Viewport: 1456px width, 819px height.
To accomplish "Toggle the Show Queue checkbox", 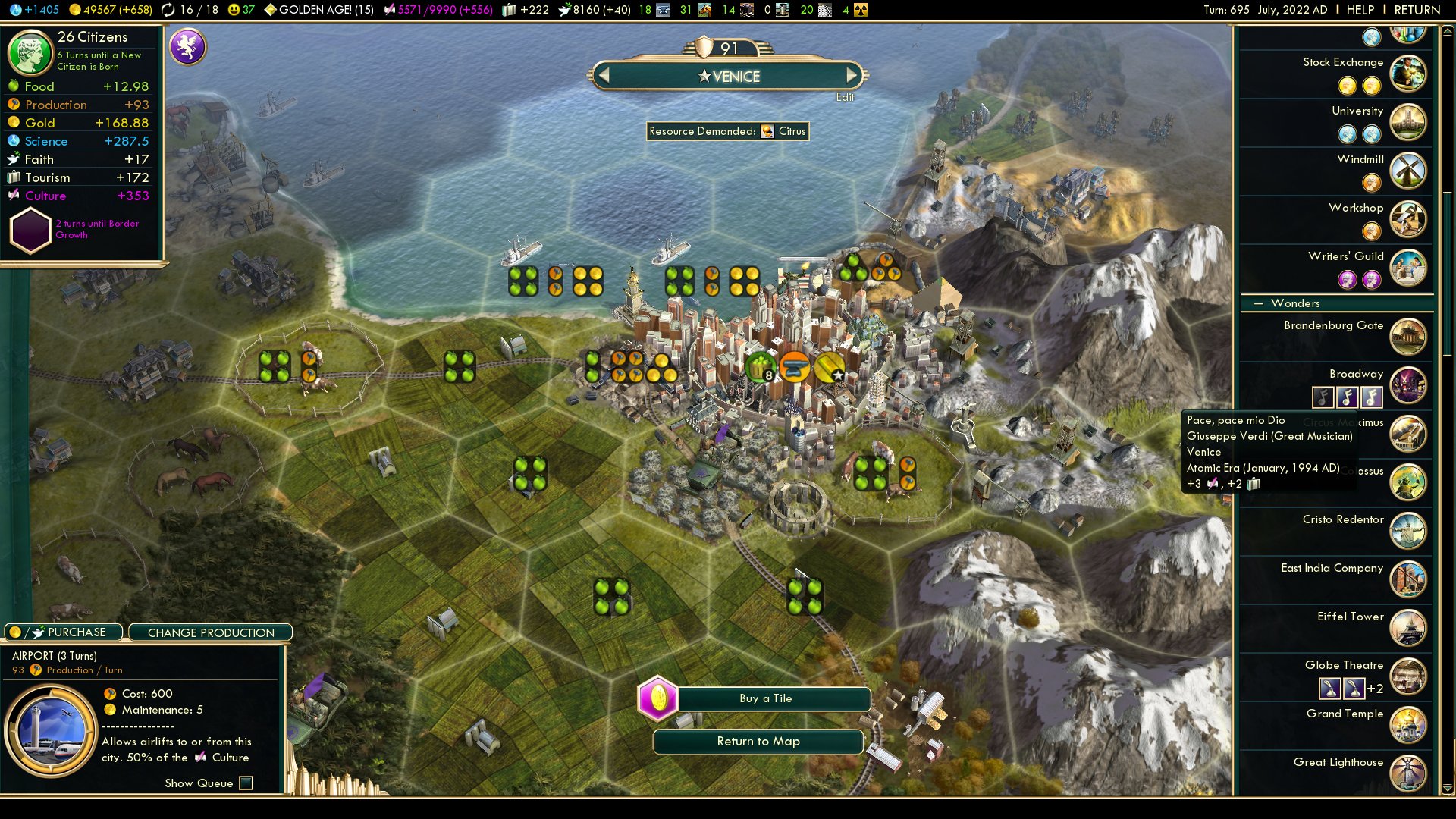I will [246, 783].
